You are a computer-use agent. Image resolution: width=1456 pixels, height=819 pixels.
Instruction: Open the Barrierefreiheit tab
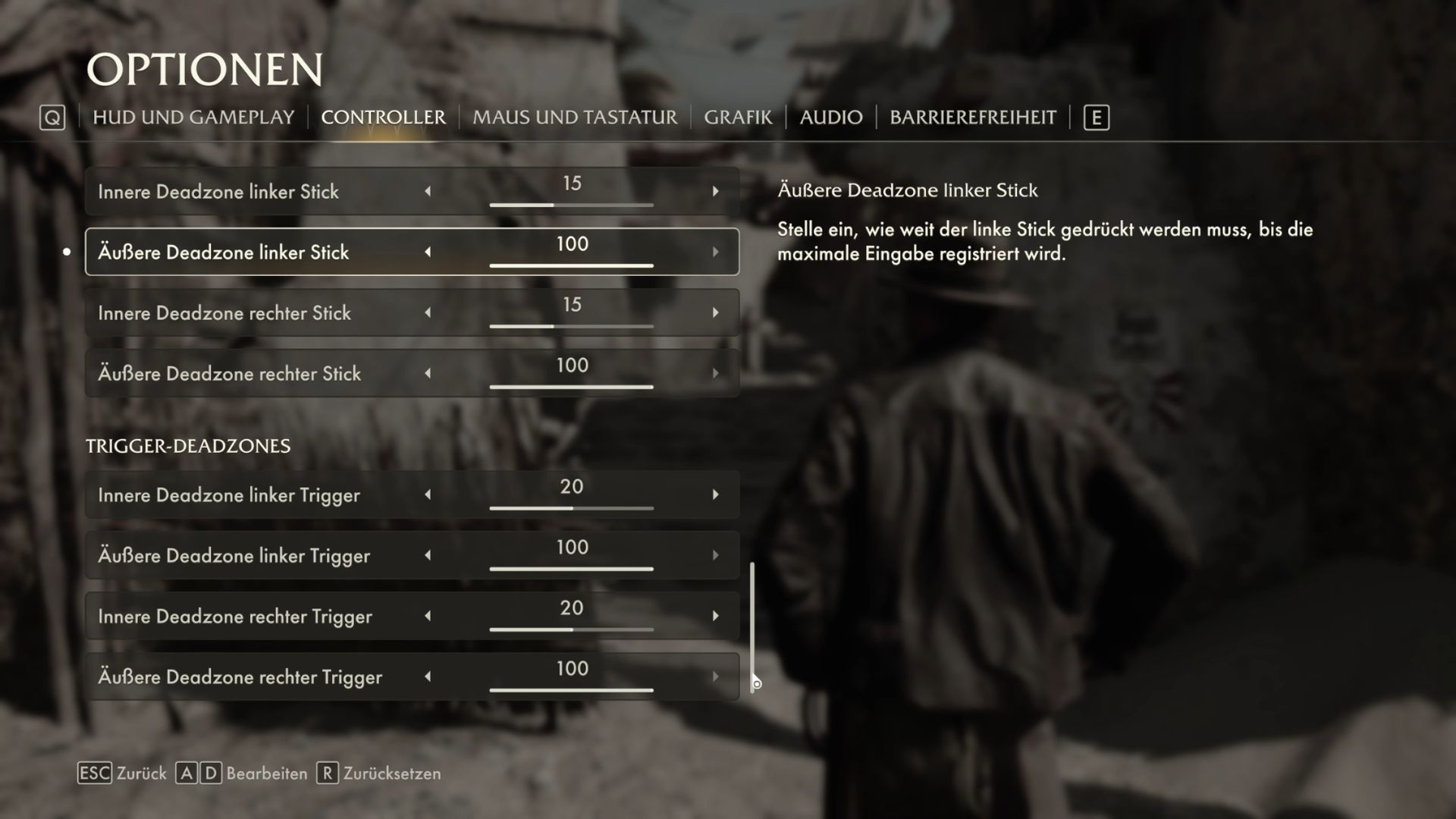[x=973, y=118]
